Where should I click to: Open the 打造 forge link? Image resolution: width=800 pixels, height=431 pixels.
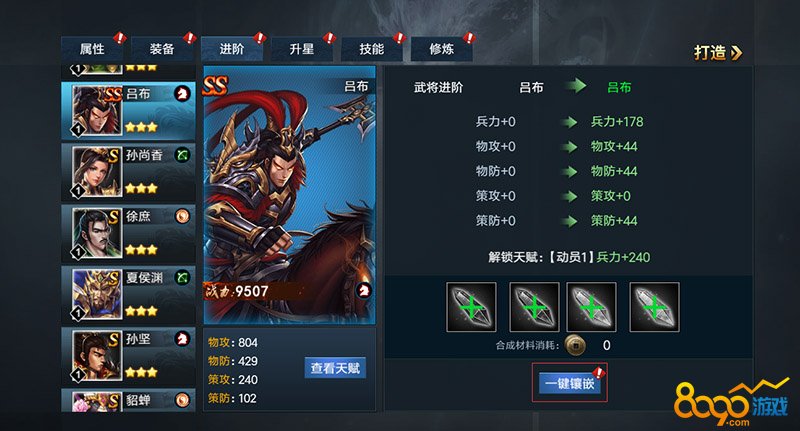click(719, 53)
